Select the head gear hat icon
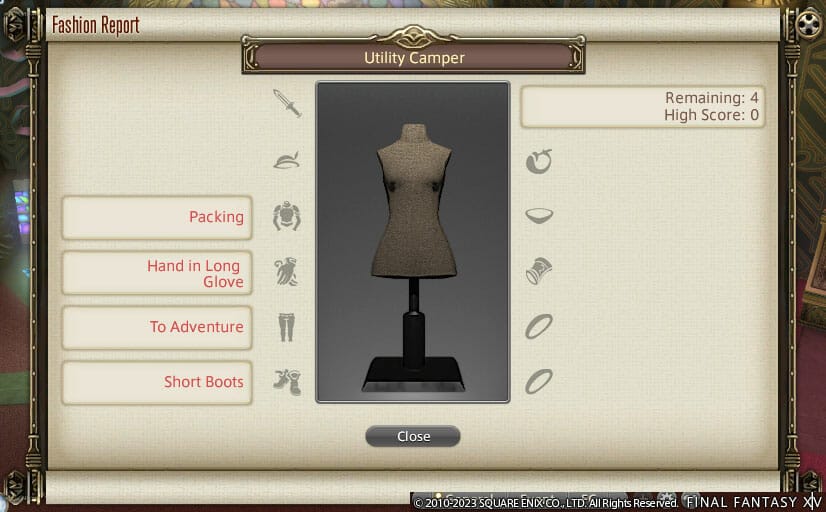 287,160
